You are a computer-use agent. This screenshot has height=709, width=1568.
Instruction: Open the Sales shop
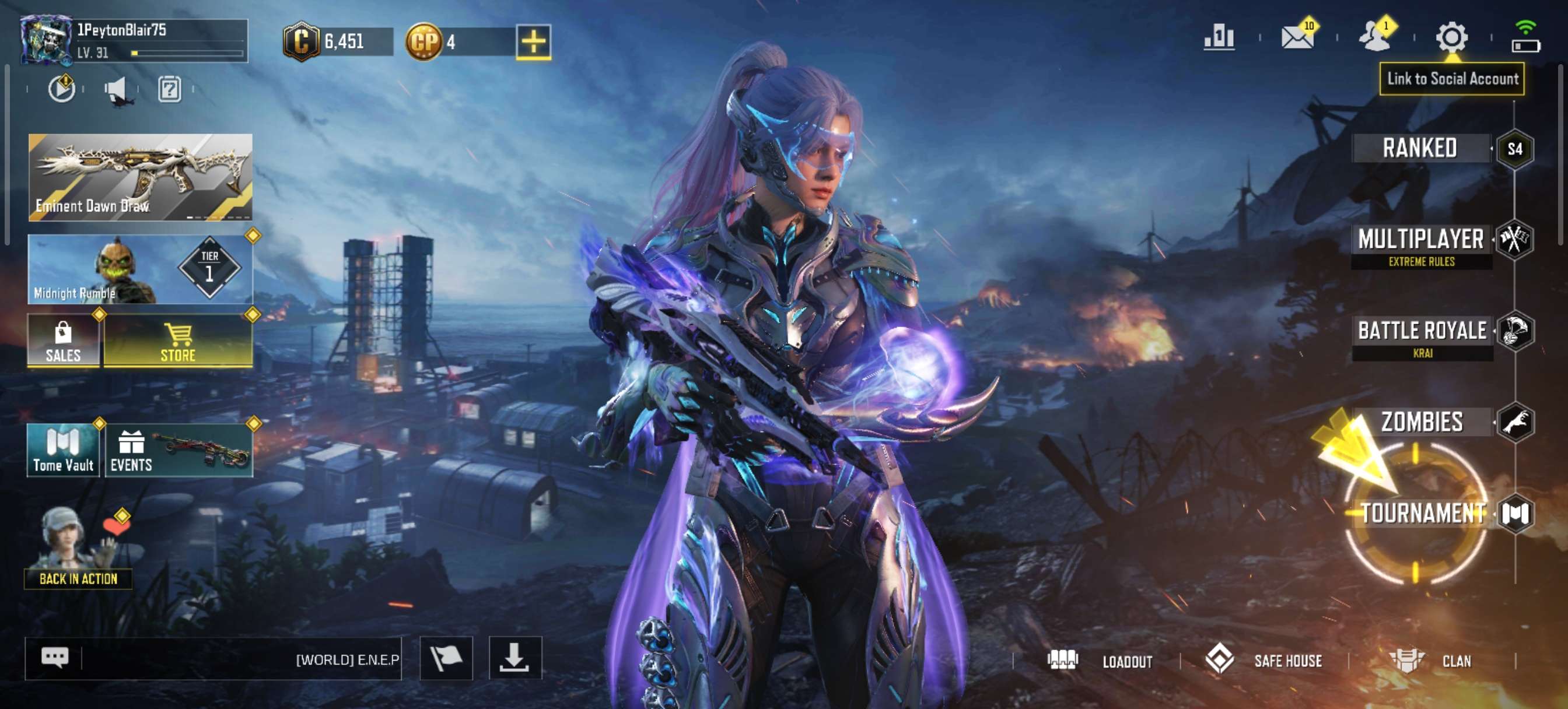(x=64, y=341)
